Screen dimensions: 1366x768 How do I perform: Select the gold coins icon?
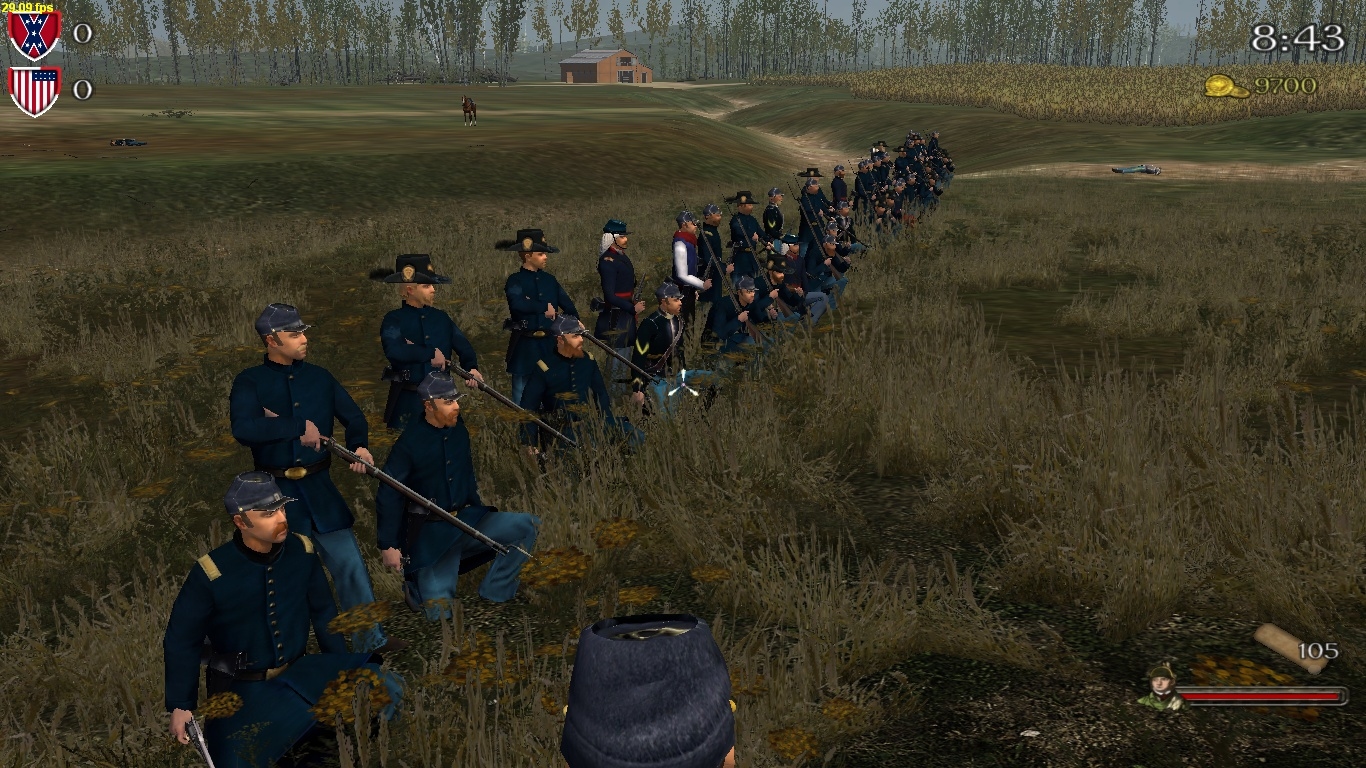pyautogui.click(x=1226, y=86)
